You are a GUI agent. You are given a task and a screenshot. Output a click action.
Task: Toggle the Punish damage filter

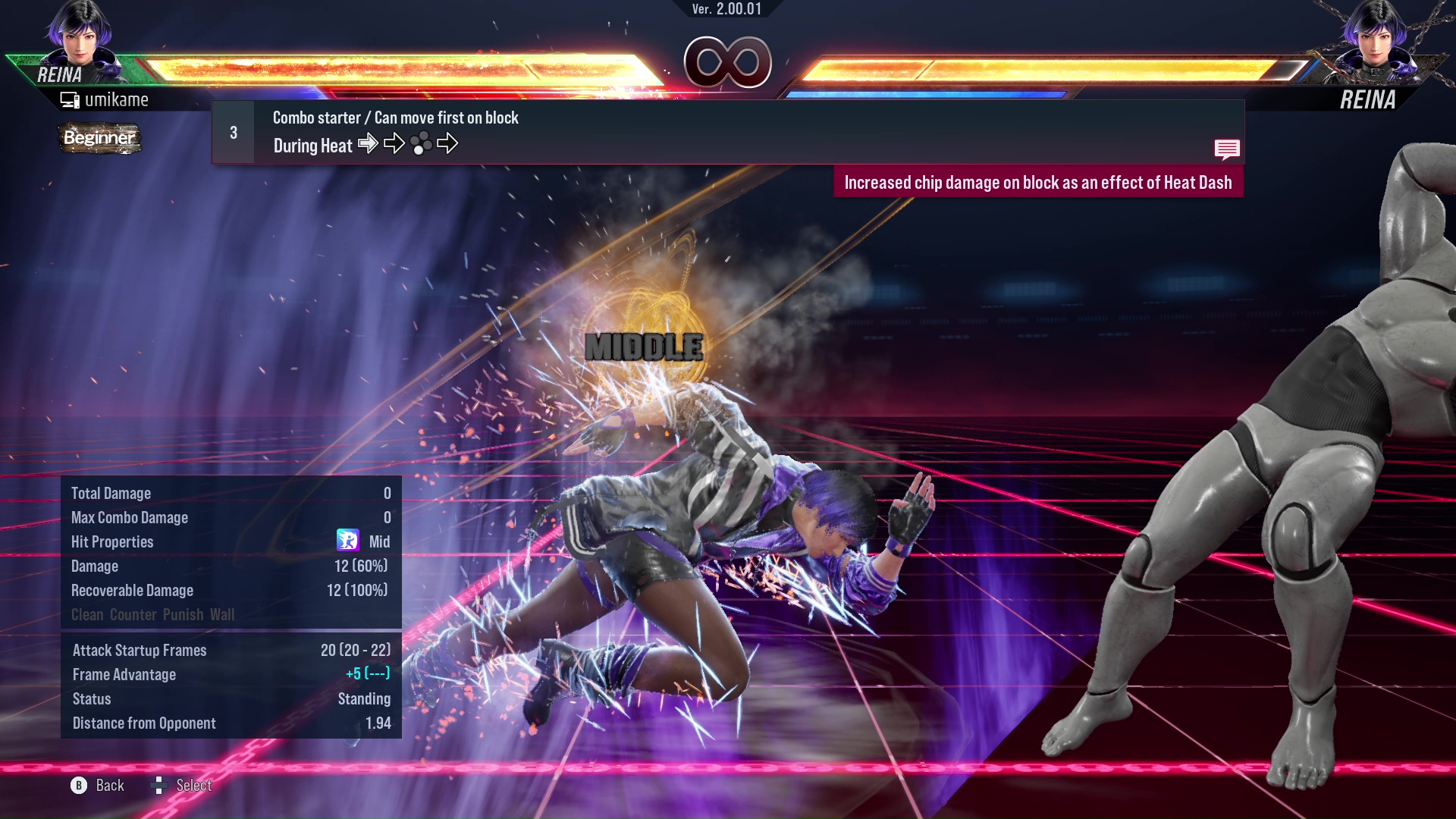(x=182, y=614)
